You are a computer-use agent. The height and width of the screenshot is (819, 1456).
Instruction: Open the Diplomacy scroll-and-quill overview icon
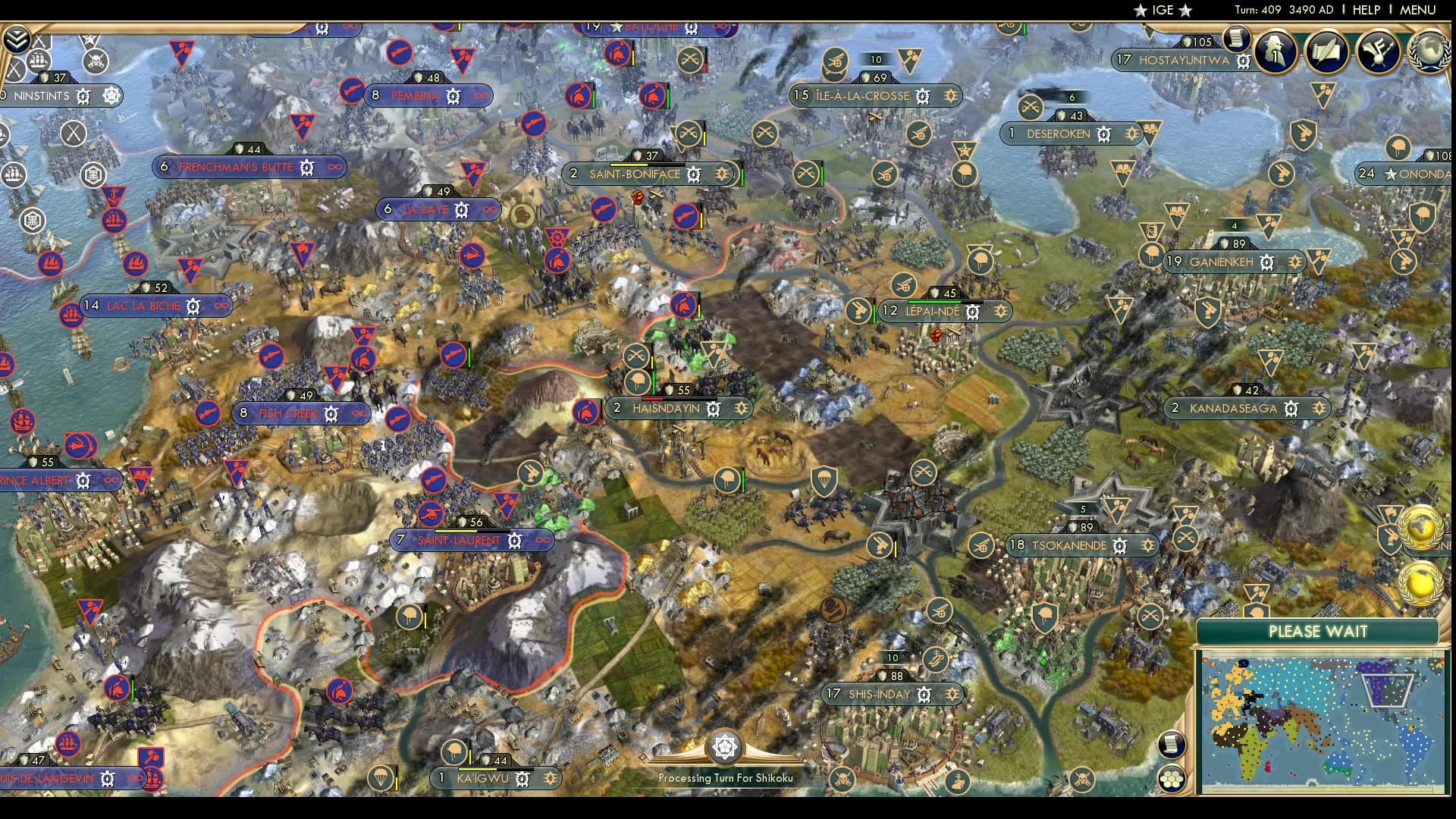1327,52
